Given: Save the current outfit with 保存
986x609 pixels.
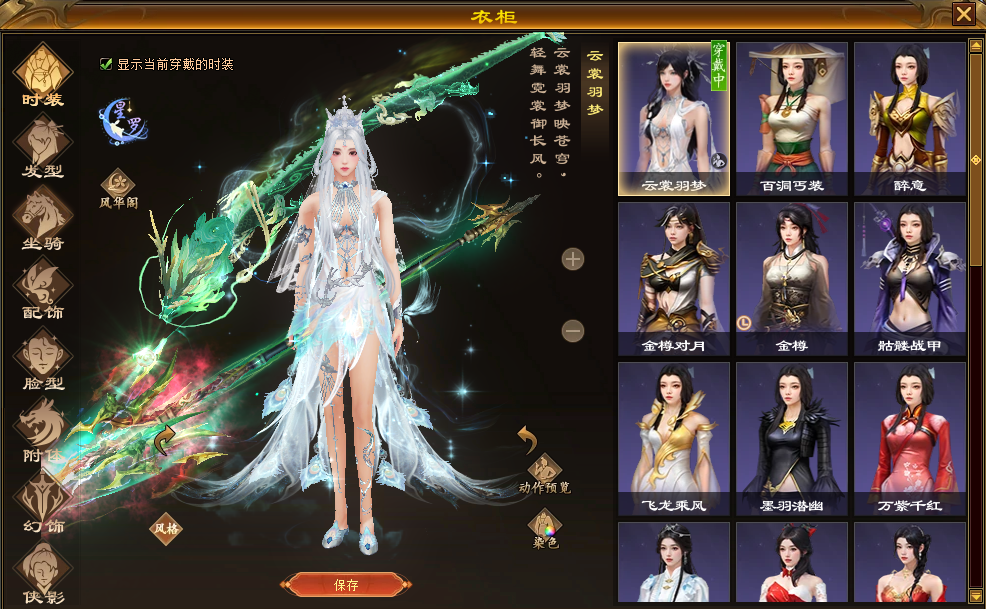Looking at the screenshot, I should point(346,585).
